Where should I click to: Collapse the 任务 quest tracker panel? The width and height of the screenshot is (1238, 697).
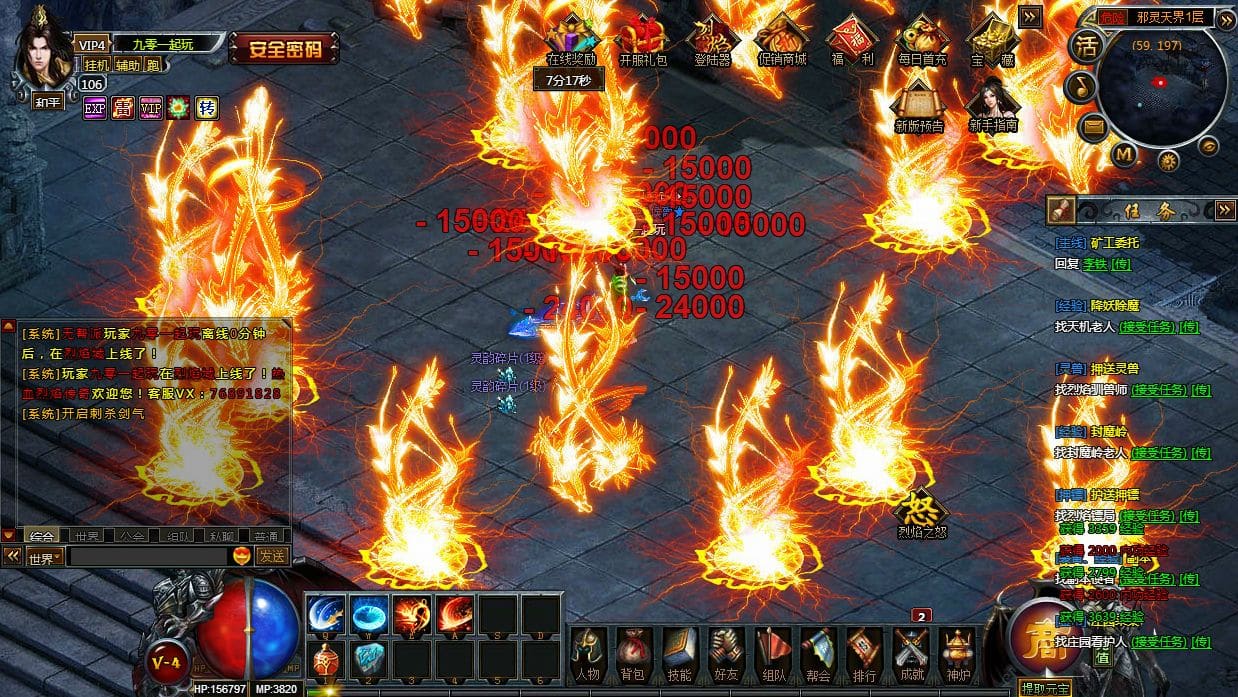coord(1225,210)
